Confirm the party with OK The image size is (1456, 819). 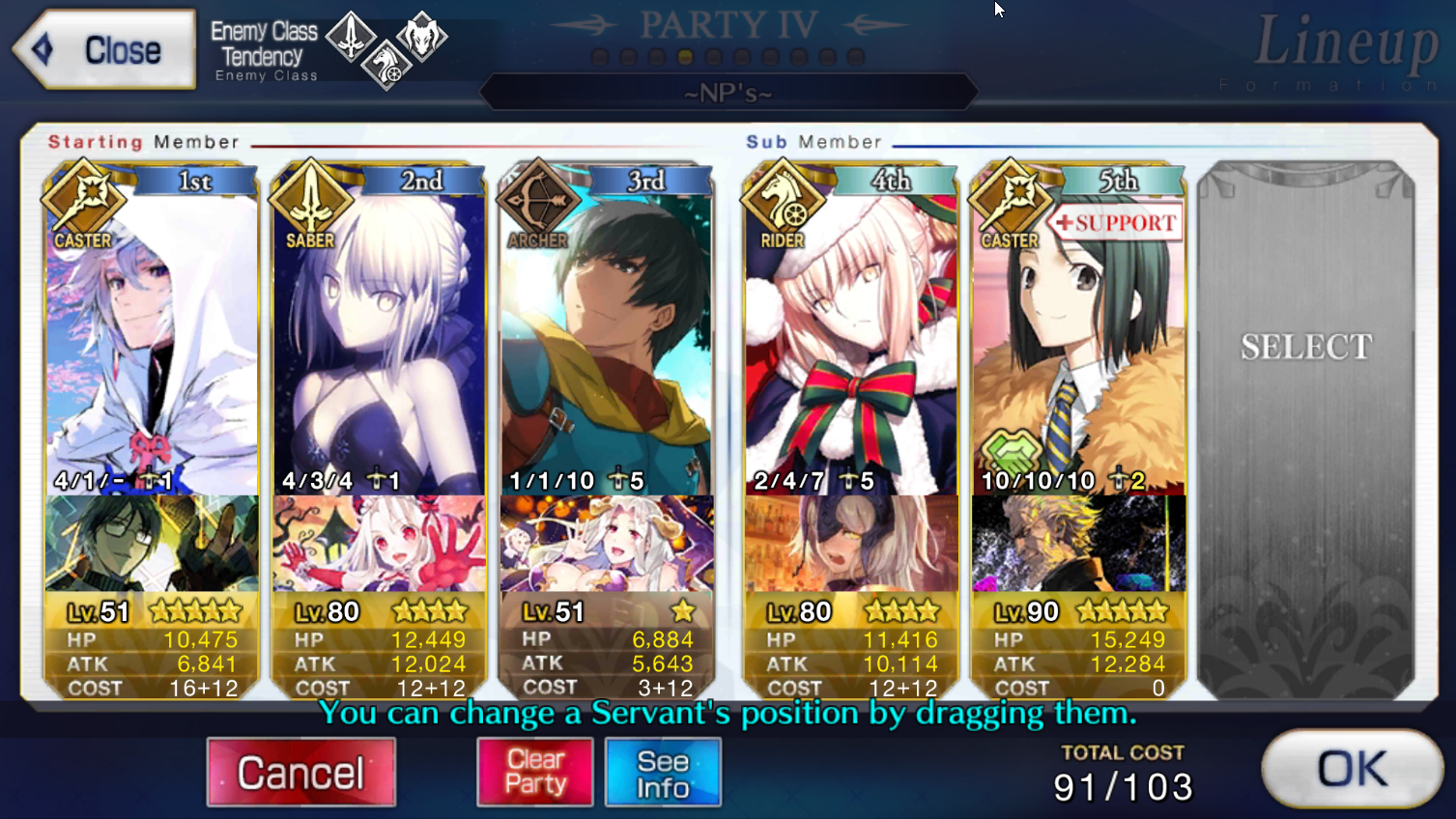(1352, 770)
